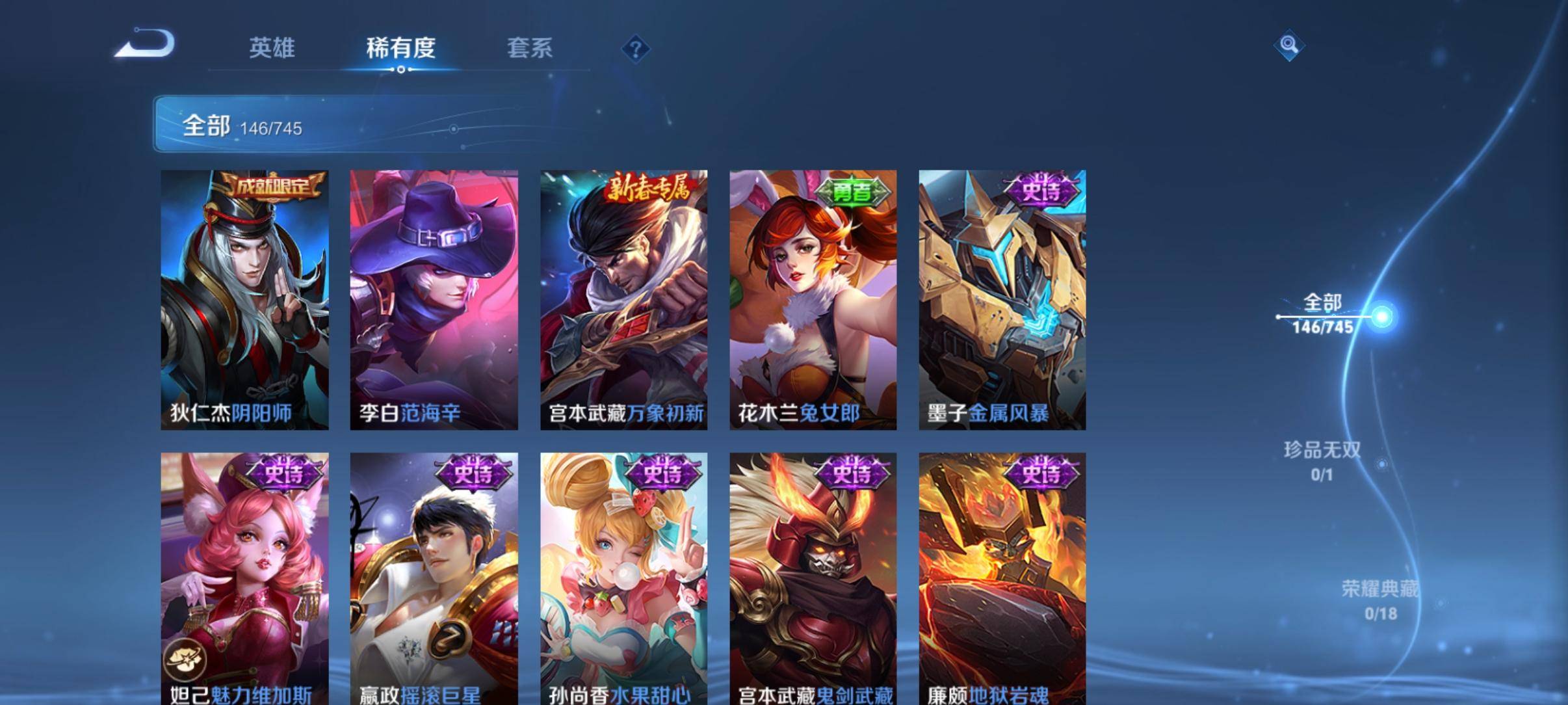Select the 廉颇 地狱岩魂 skin card
Screen dimensions: 1568x705
coord(1002,579)
